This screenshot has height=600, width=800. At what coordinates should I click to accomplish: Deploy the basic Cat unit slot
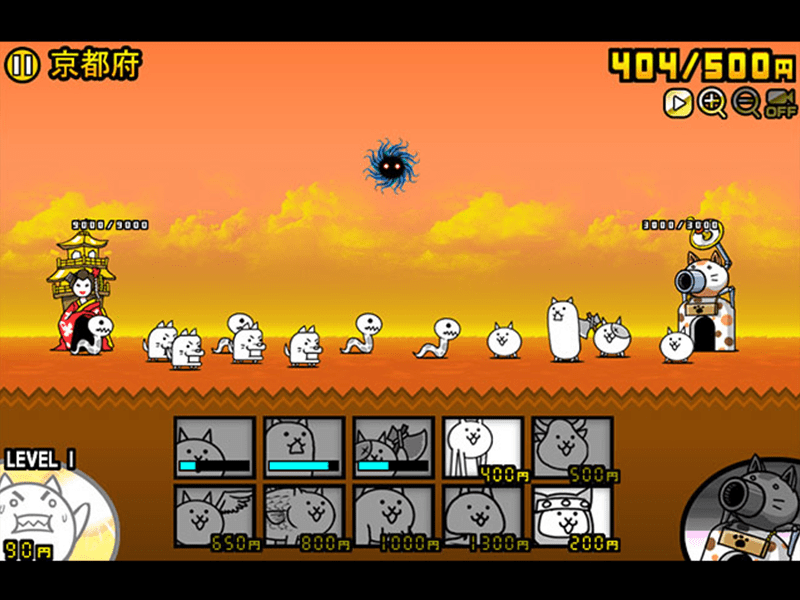215,447
